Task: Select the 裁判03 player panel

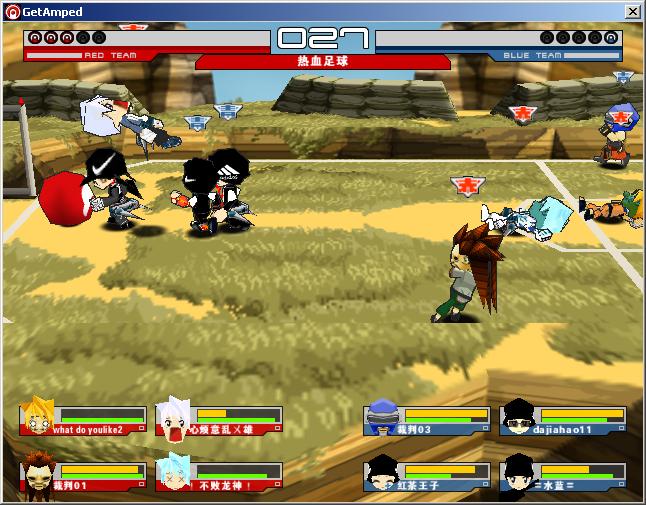Action: coord(427,420)
